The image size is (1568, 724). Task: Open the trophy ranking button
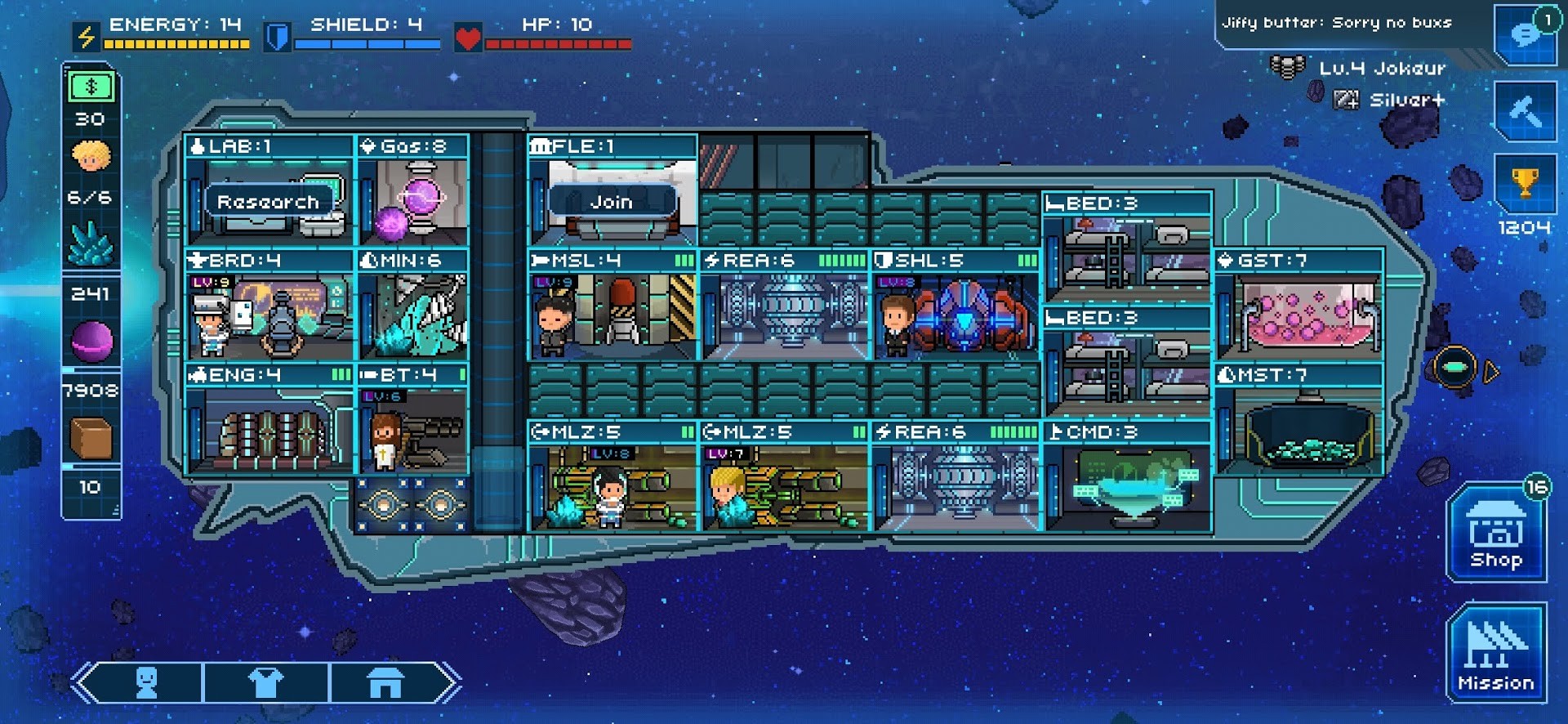pyautogui.click(x=1525, y=184)
